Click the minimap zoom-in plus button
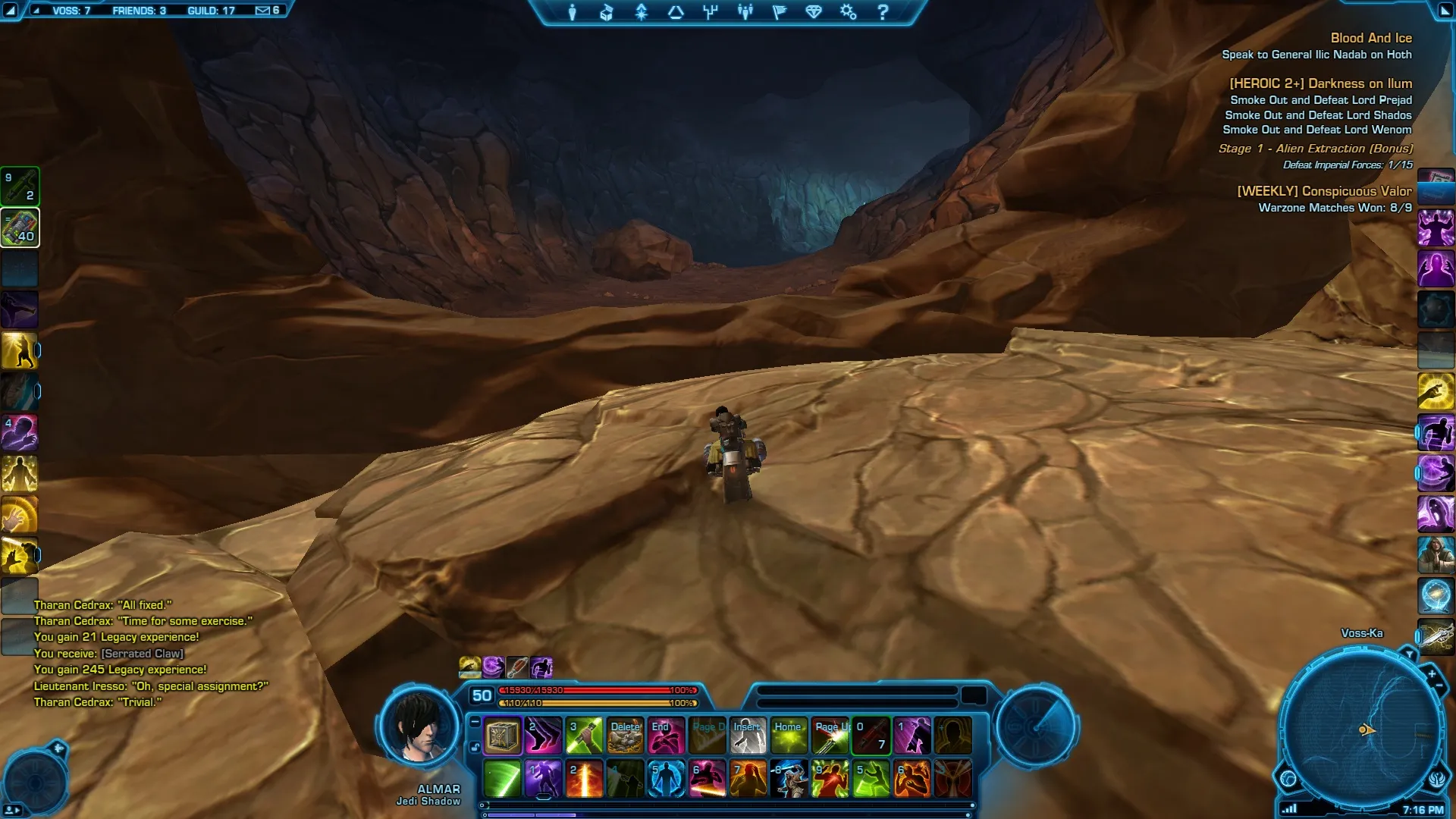 tap(1432, 673)
